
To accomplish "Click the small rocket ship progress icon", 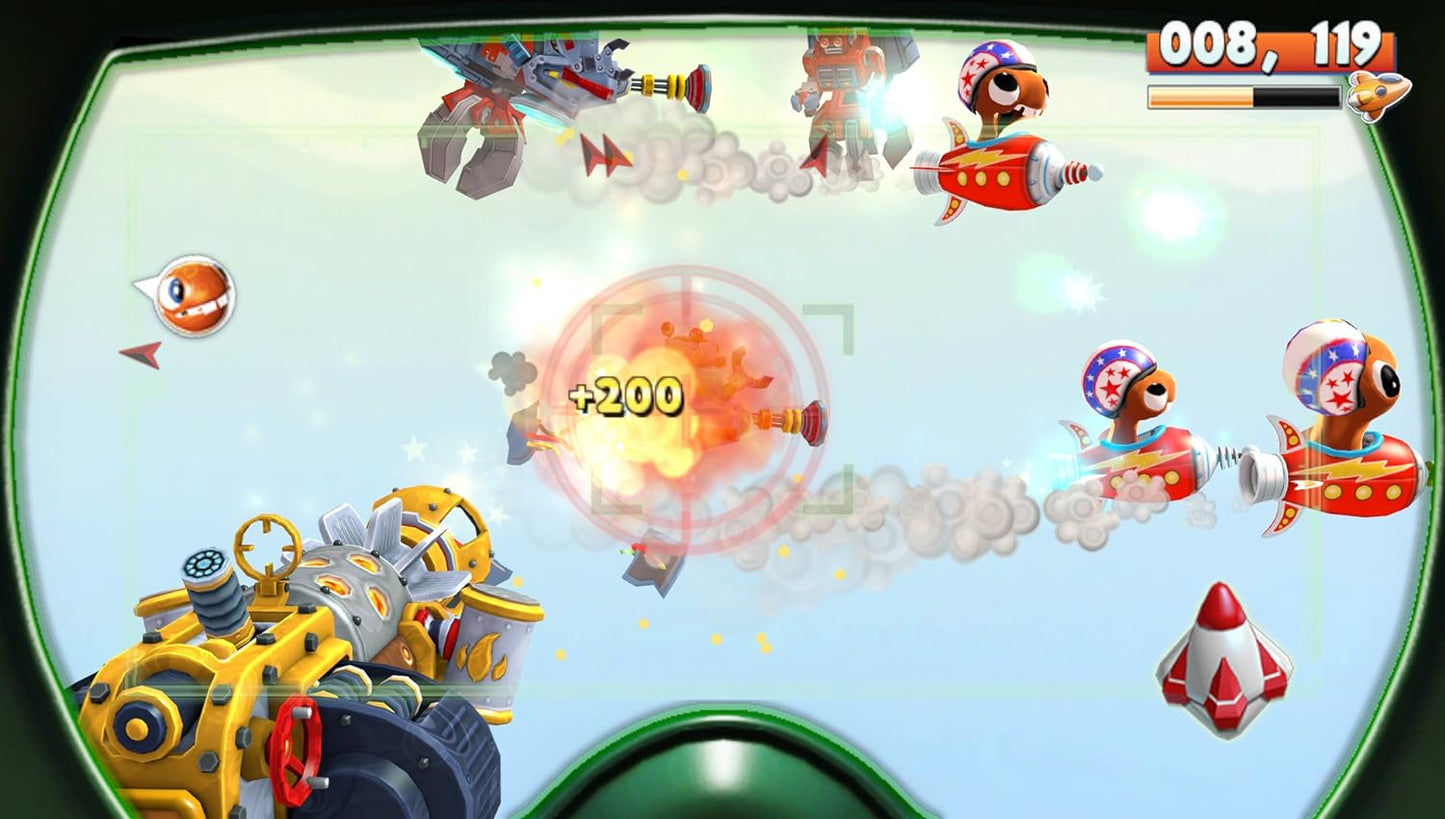I will coord(1378,96).
